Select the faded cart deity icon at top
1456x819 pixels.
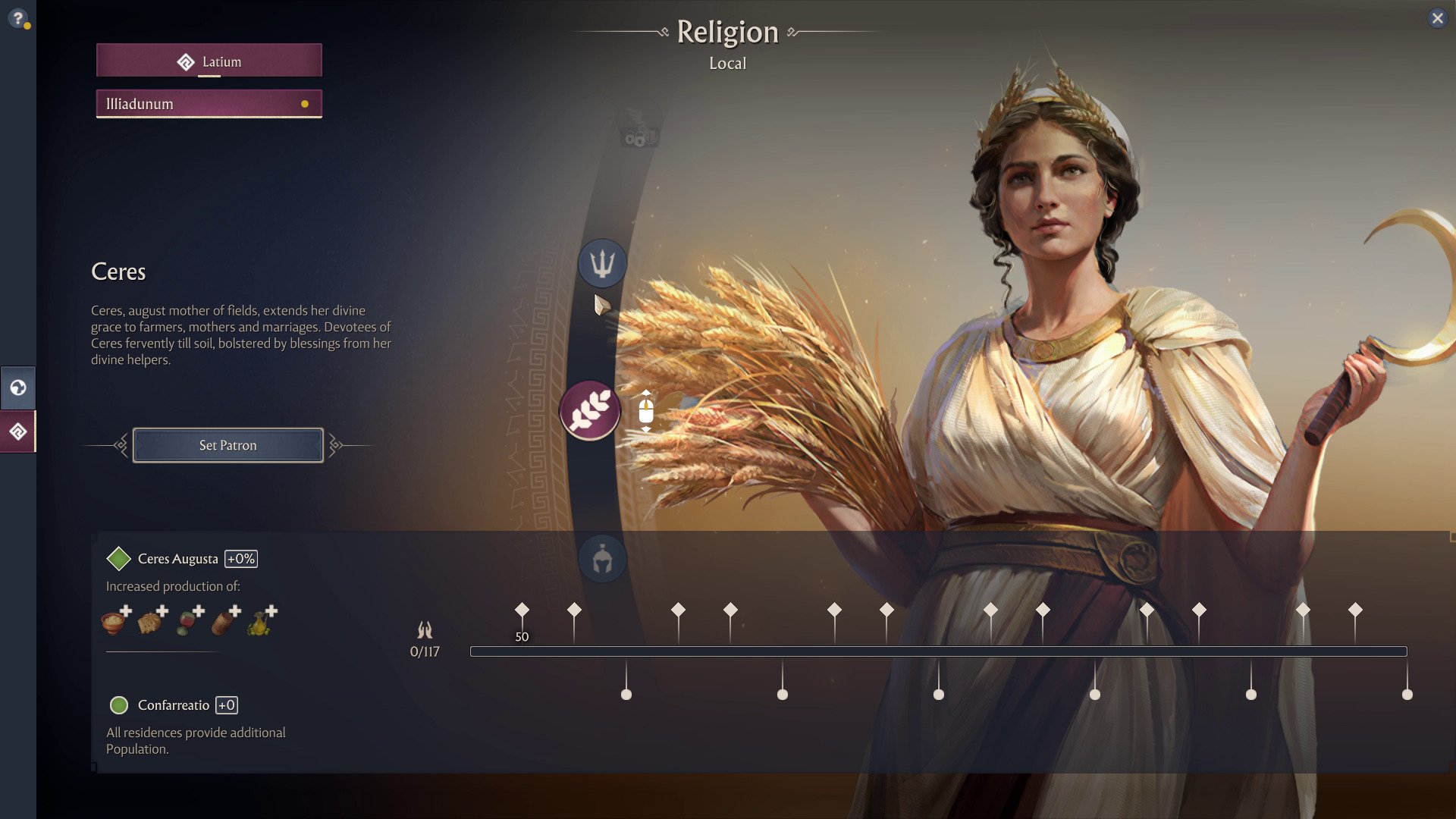tap(638, 127)
